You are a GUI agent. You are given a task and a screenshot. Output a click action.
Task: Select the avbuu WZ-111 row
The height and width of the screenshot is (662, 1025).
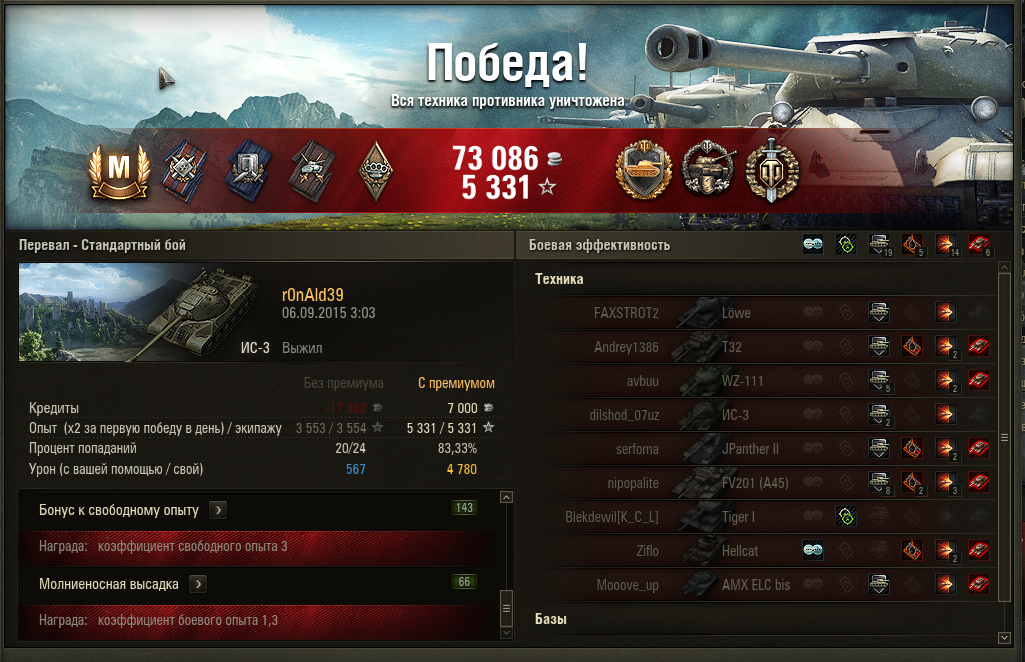[760, 381]
